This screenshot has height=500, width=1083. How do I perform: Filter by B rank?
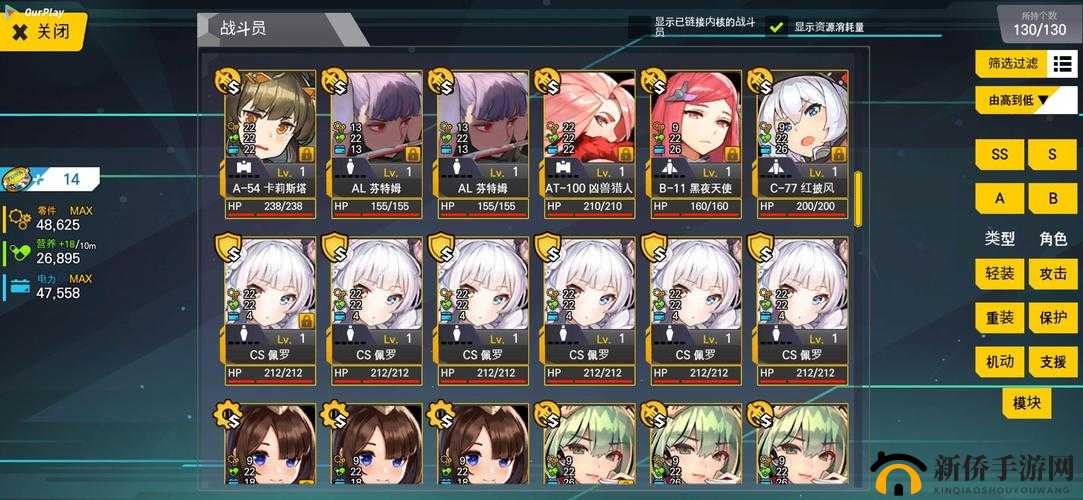point(1053,198)
